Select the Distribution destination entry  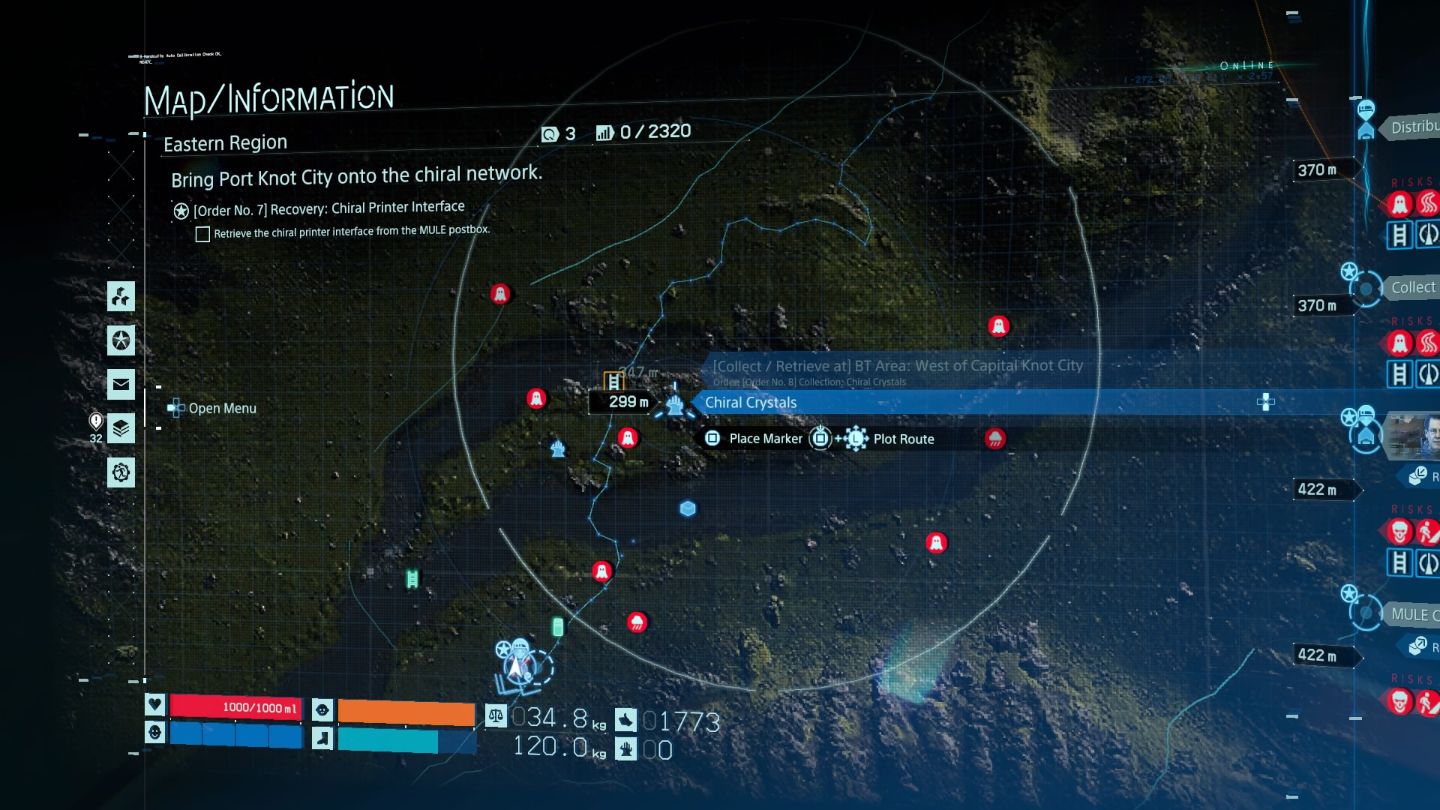1414,128
